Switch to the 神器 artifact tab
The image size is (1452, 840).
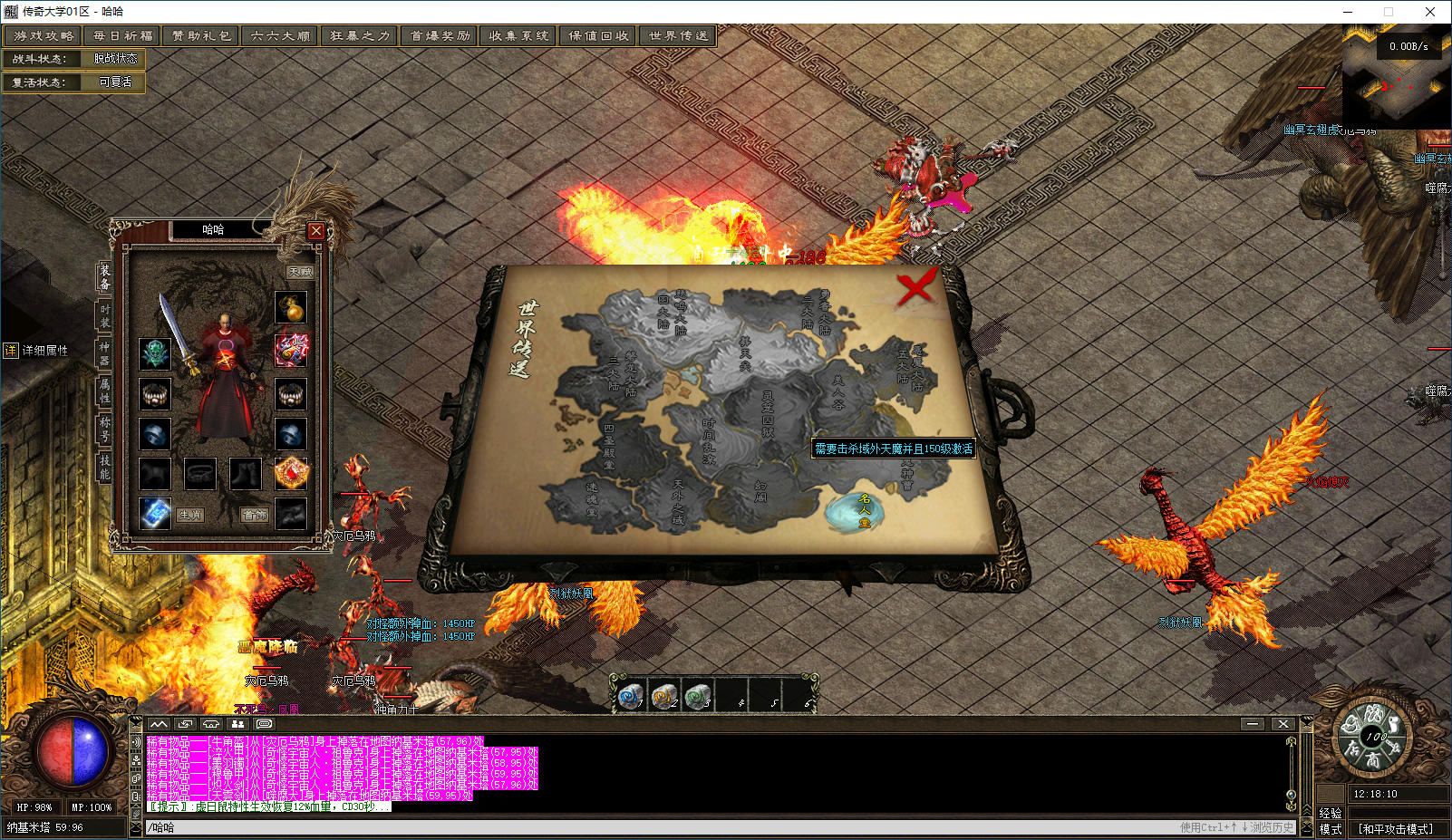[104, 353]
